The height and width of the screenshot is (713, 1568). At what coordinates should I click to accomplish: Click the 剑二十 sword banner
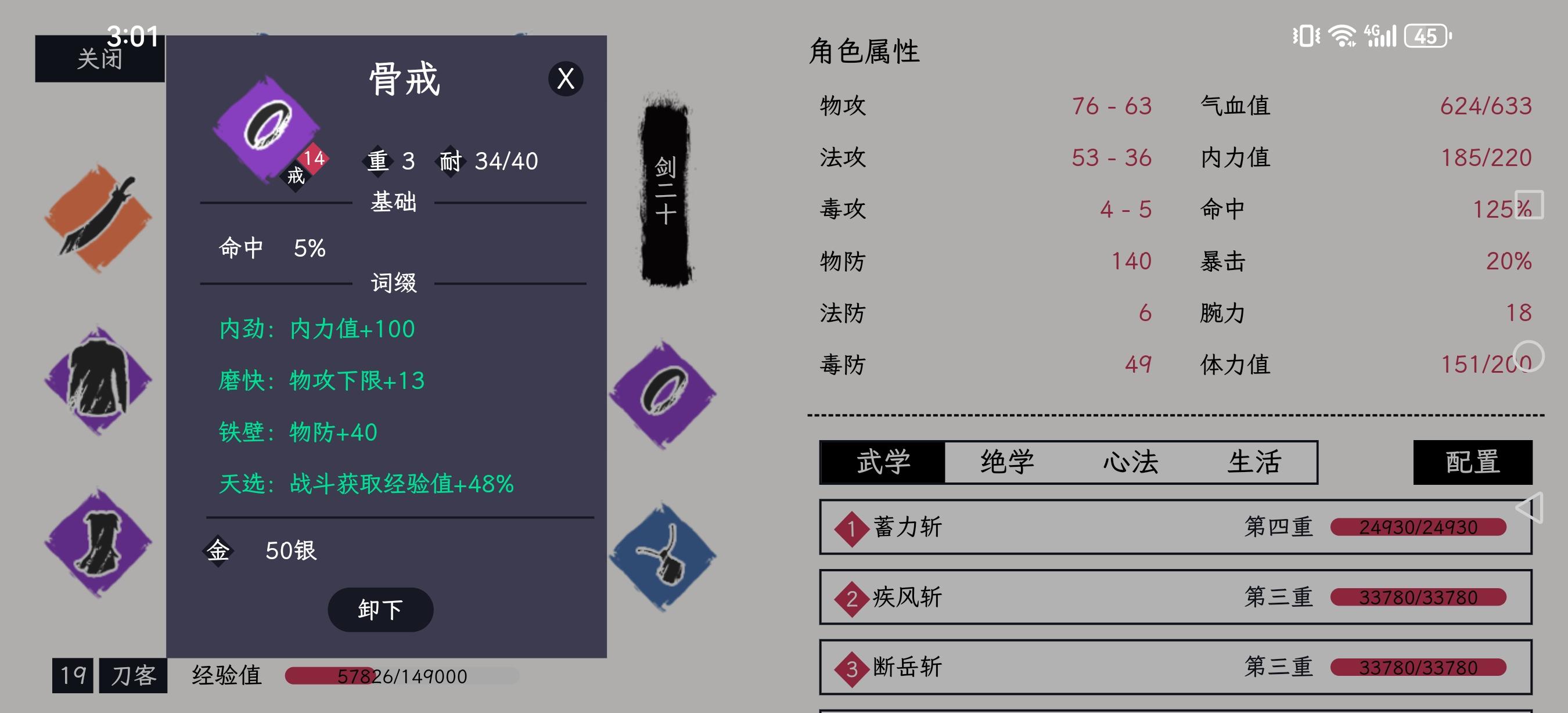(x=665, y=189)
